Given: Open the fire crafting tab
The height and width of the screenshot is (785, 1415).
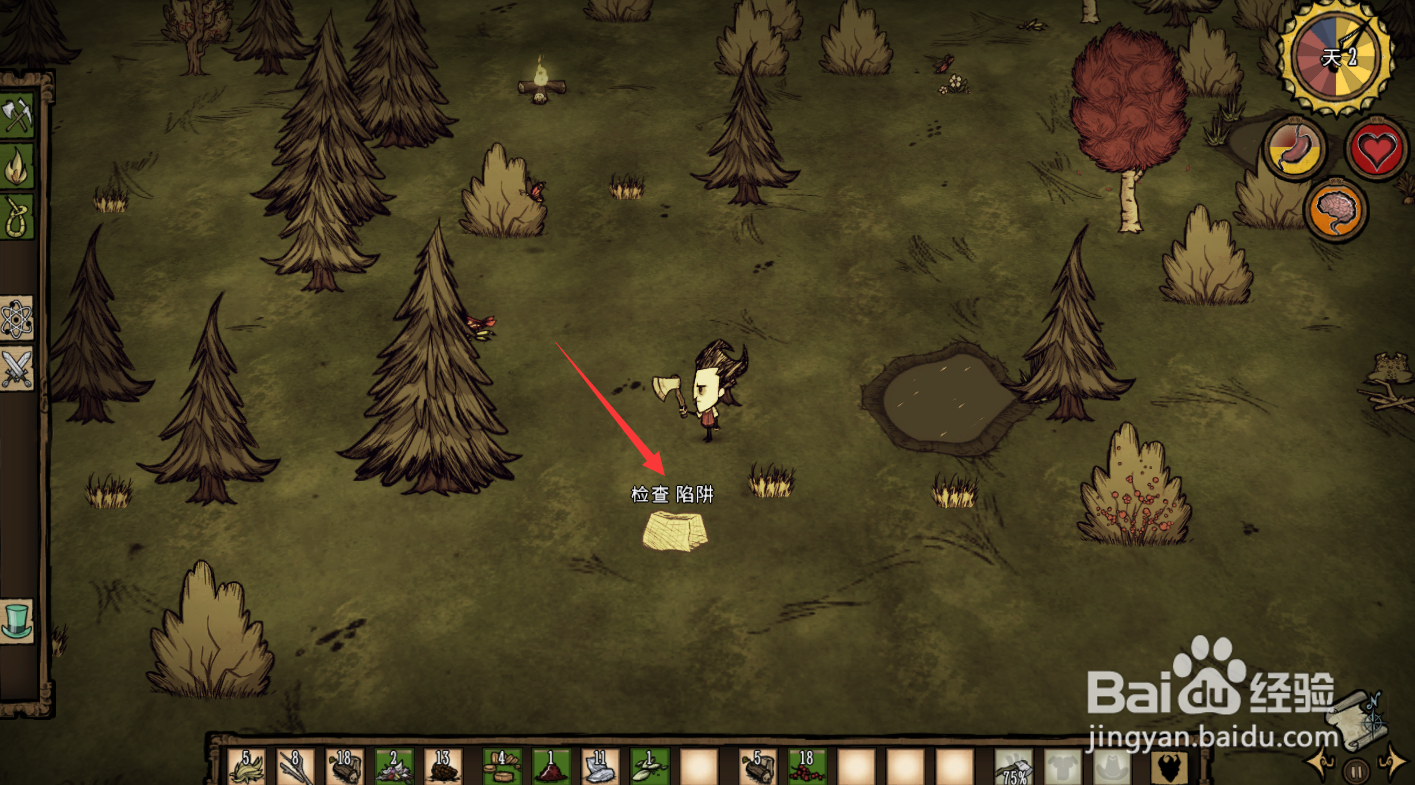Looking at the screenshot, I should [x=17, y=166].
